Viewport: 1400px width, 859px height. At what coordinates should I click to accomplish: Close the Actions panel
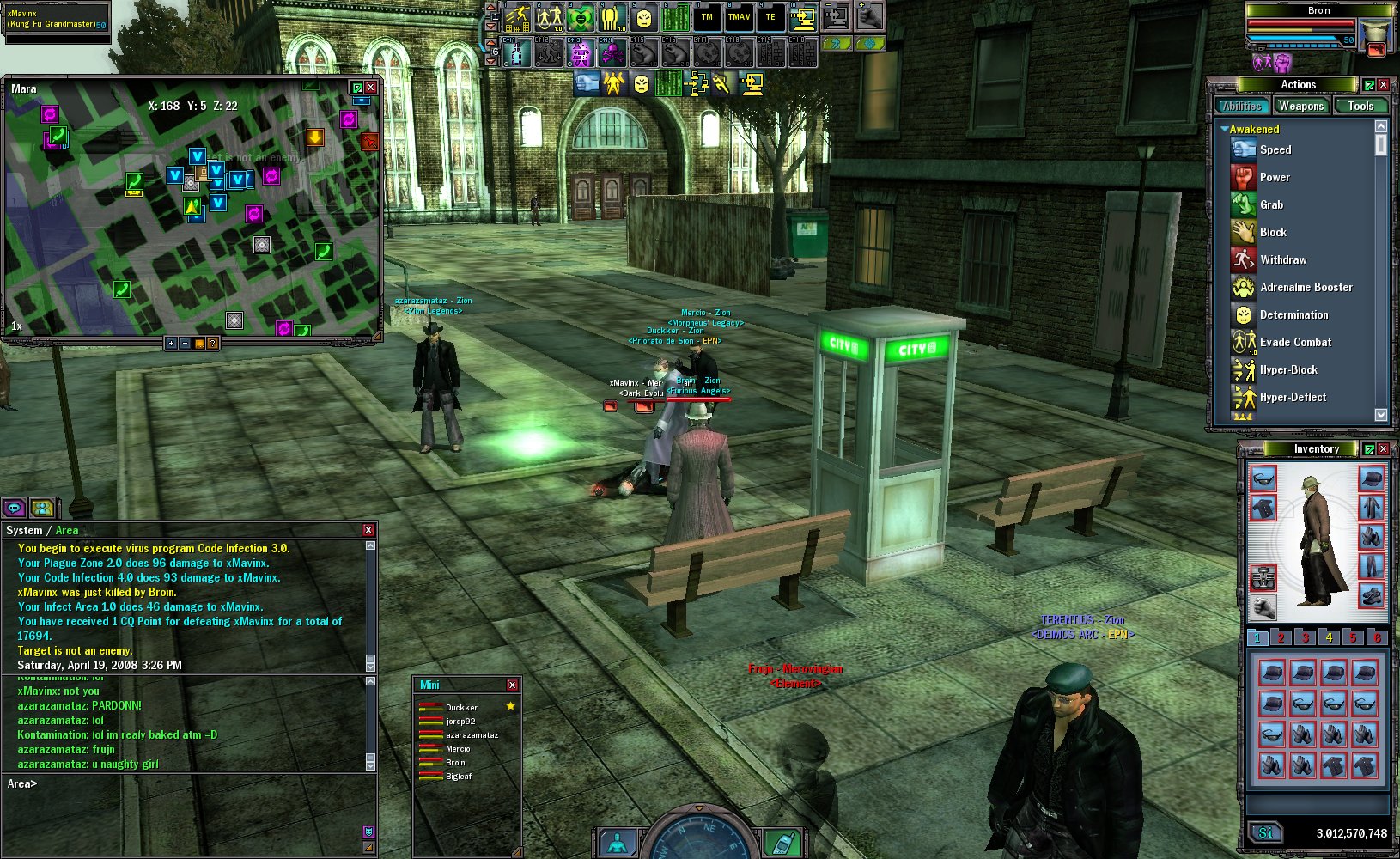1384,84
